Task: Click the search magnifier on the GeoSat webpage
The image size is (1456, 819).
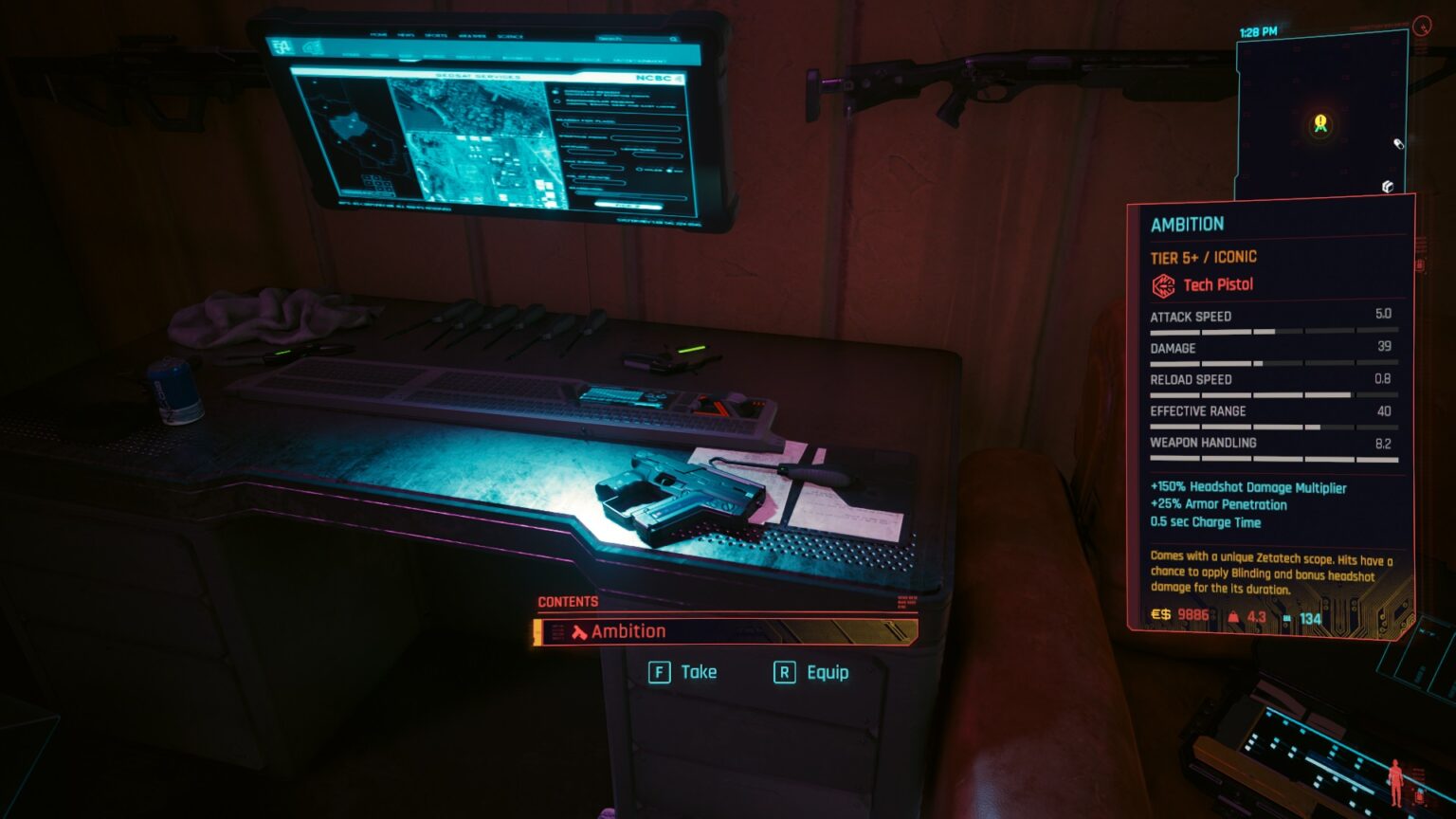Action: (671, 40)
